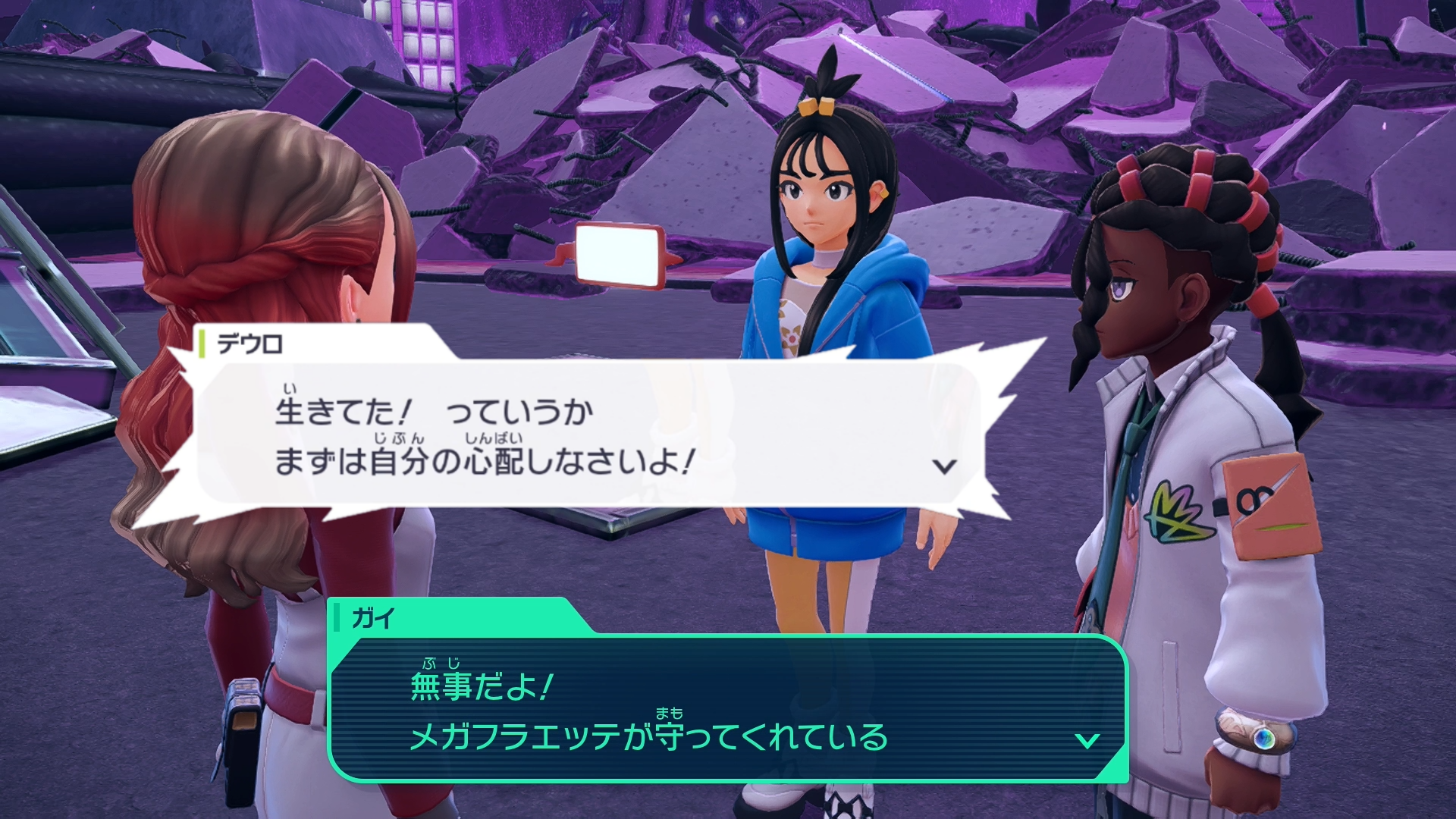
Task: Click the continue arrow in デウロ's white dialogue box
Action: tap(944, 466)
